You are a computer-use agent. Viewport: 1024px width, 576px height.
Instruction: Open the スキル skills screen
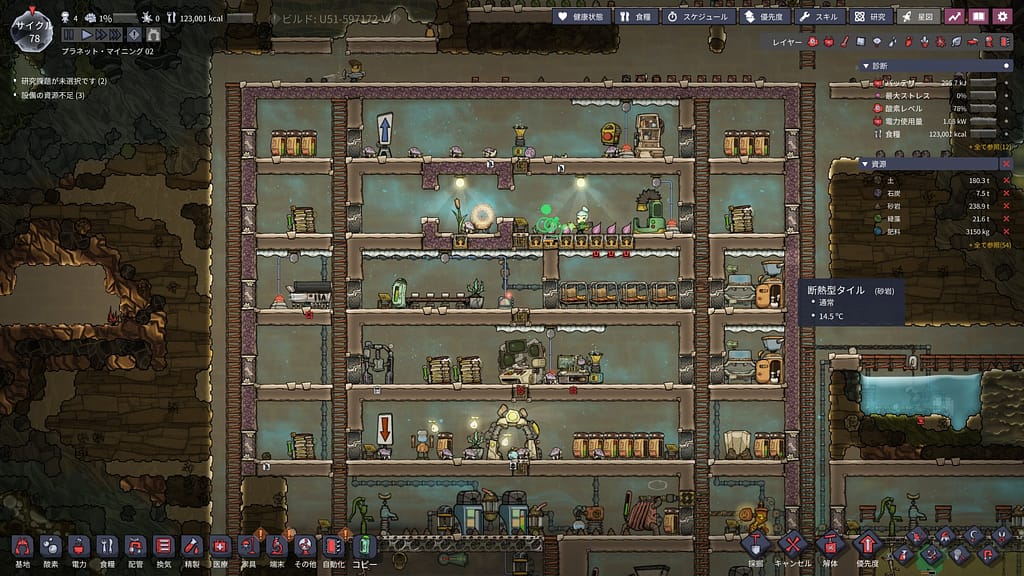point(821,16)
